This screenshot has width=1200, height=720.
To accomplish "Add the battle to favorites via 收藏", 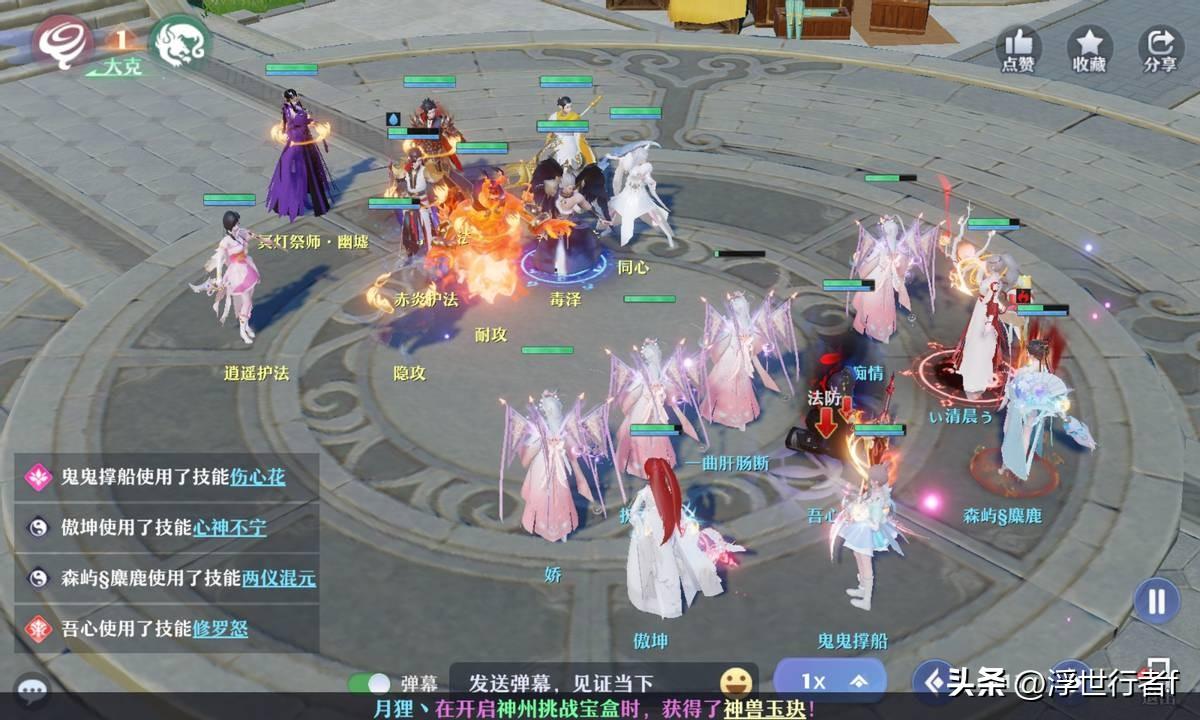I will [1089, 49].
